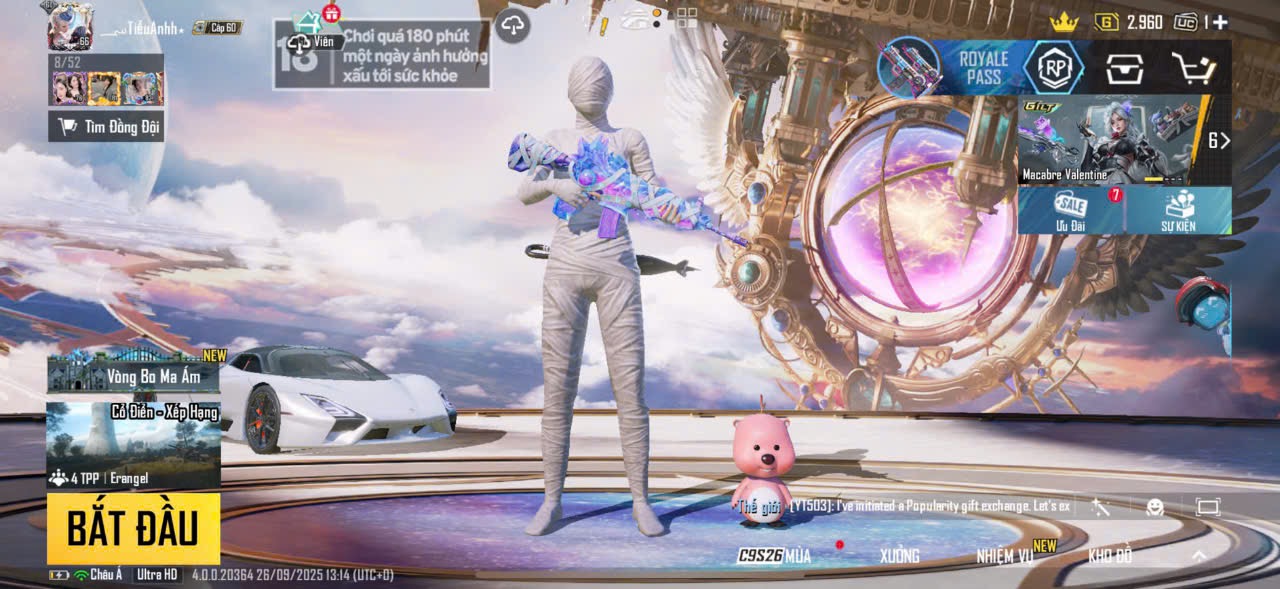Open the Kho Đồ inventory tab
Screen dimensions: 1280x589
[1110, 556]
